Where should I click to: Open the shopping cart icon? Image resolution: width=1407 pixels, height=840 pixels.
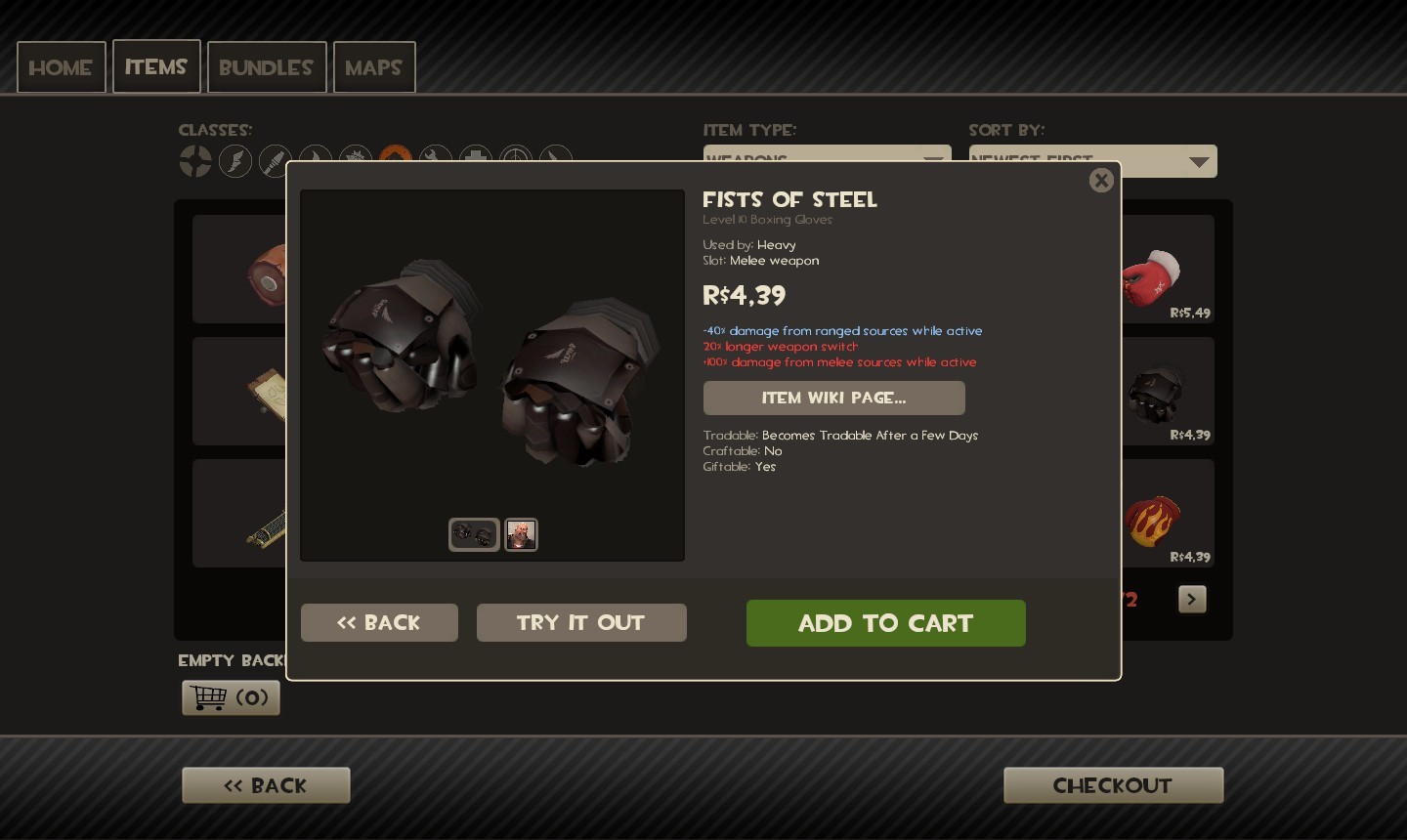click(231, 697)
